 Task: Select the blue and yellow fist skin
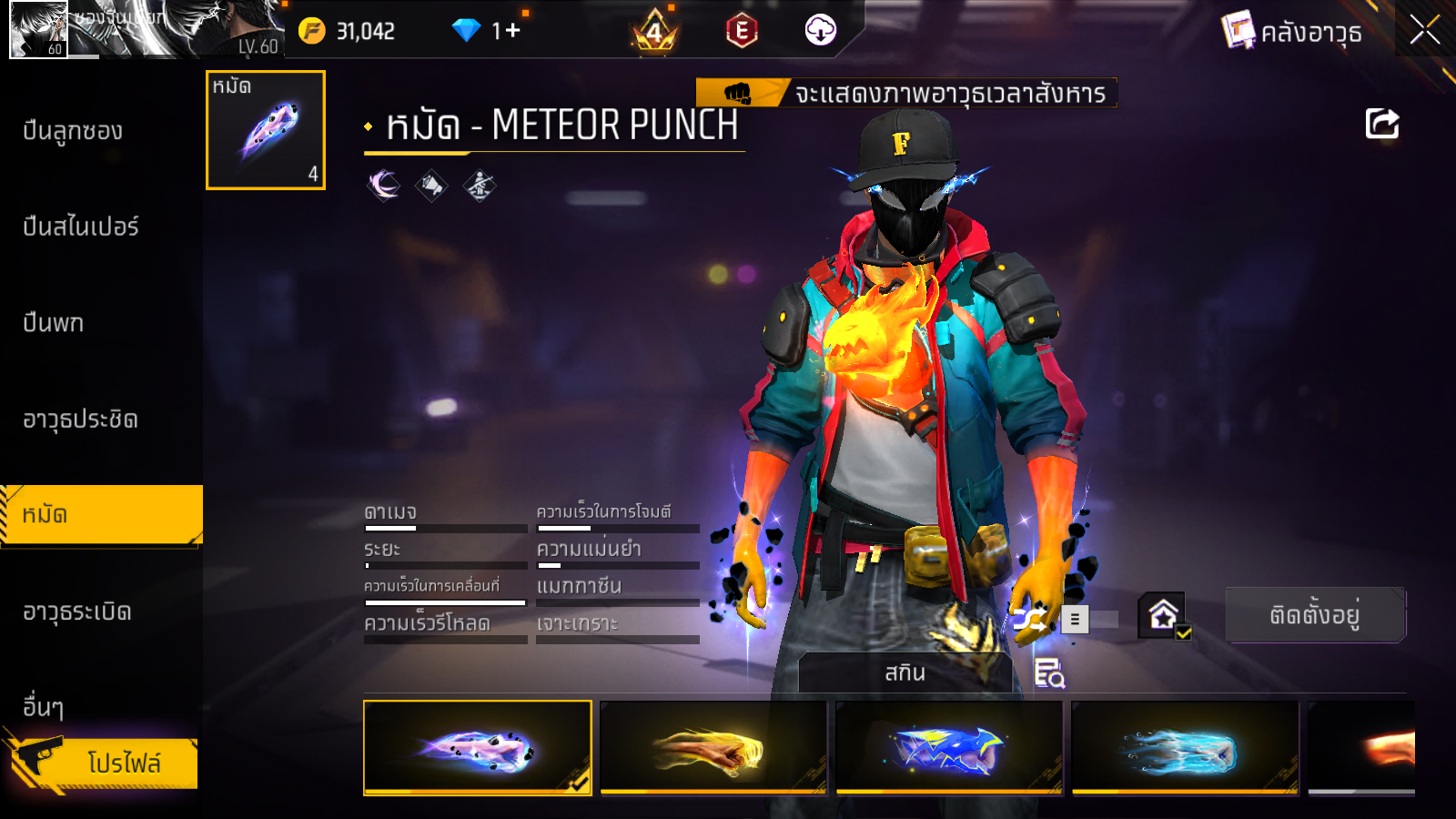point(949,748)
